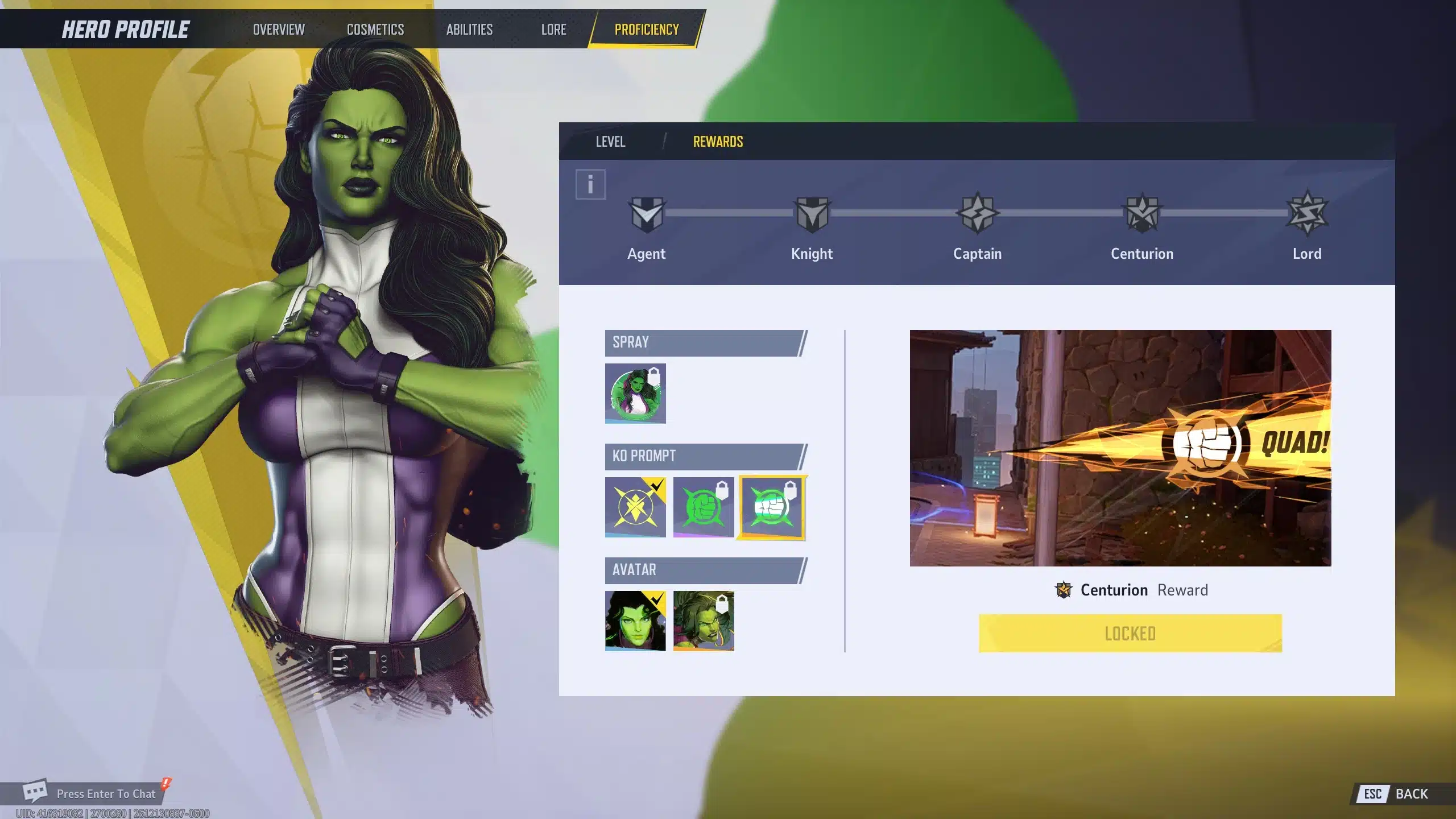Image resolution: width=1456 pixels, height=819 pixels.
Task: Preview the locked She-Hulk spray reward
Action: pyautogui.click(x=635, y=394)
